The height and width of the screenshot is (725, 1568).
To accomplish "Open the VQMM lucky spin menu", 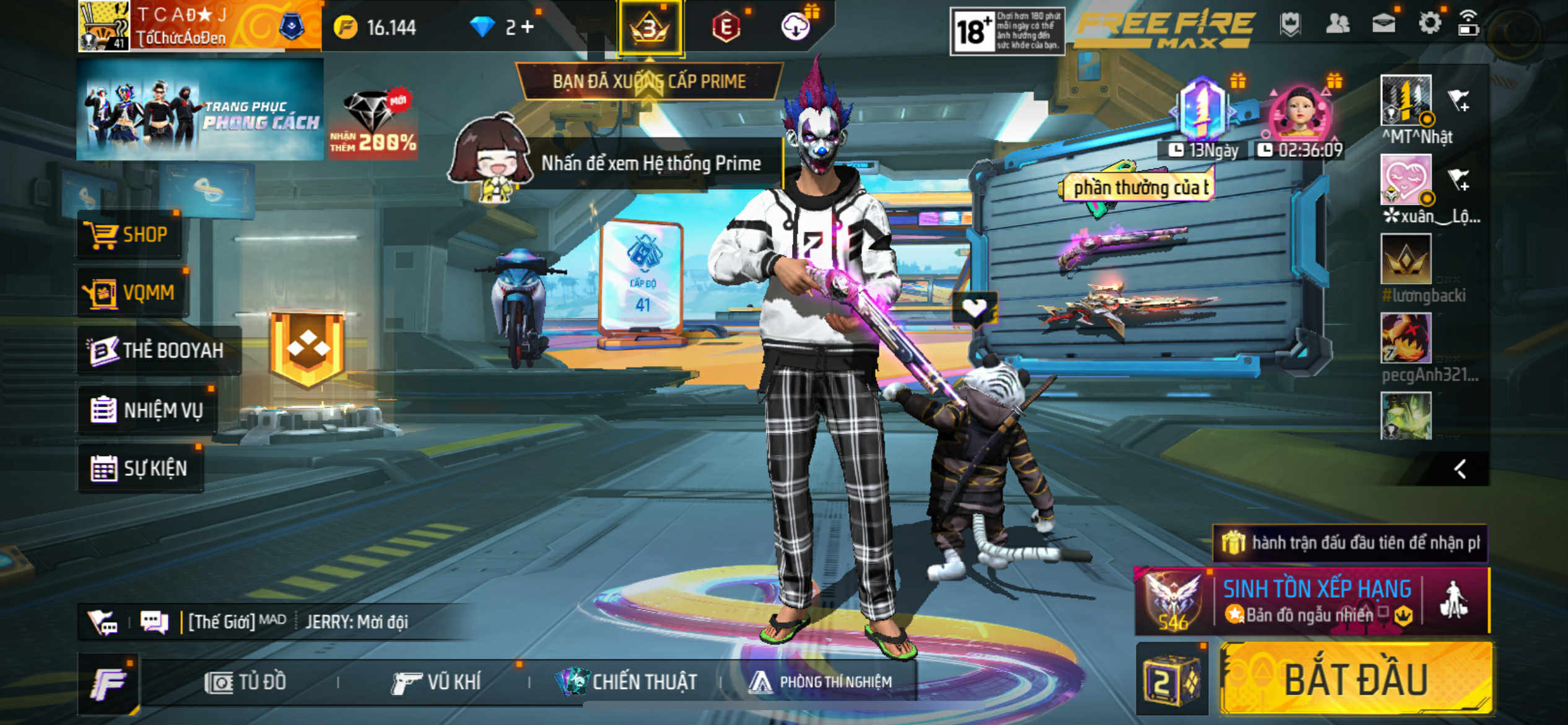I will pyautogui.click(x=133, y=292).
